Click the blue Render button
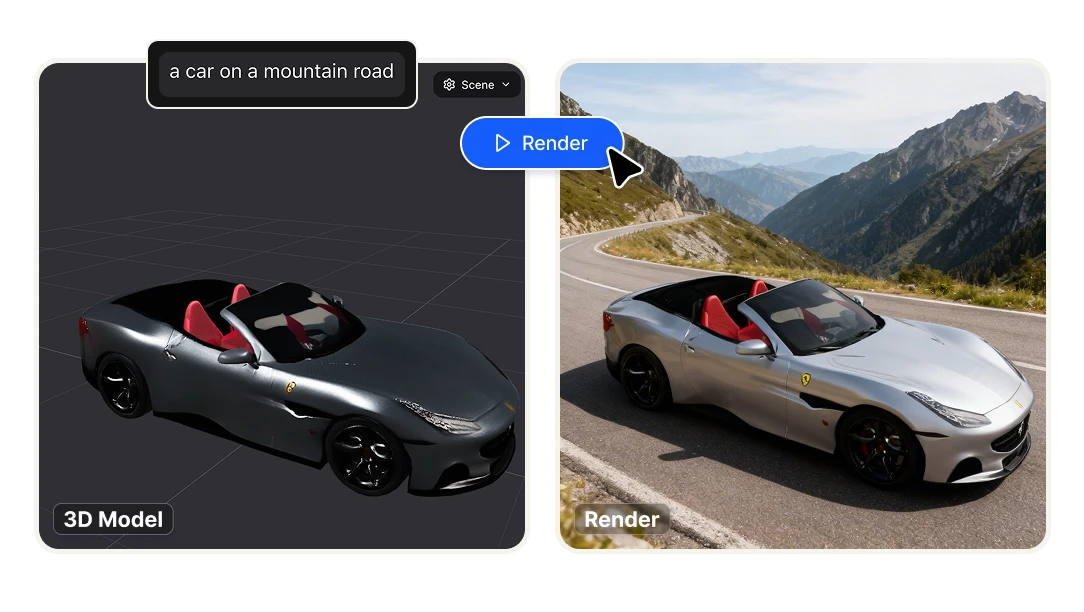This screenshot has height=612, width=1084. (x=541, y=143)
